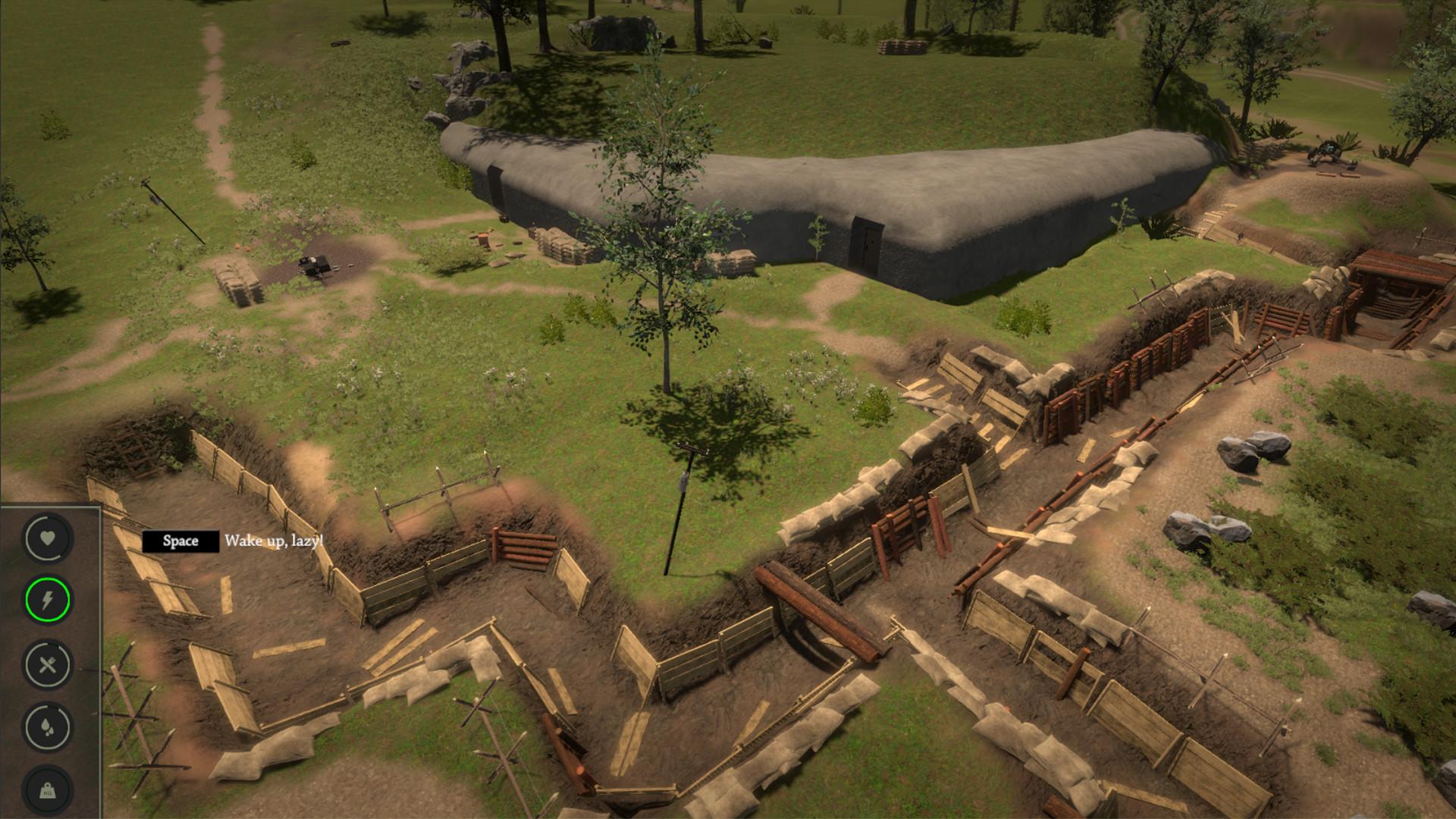Select the water droplets thirst icon
Viewport: 1456px width, 819px height.
coord(47,726)
